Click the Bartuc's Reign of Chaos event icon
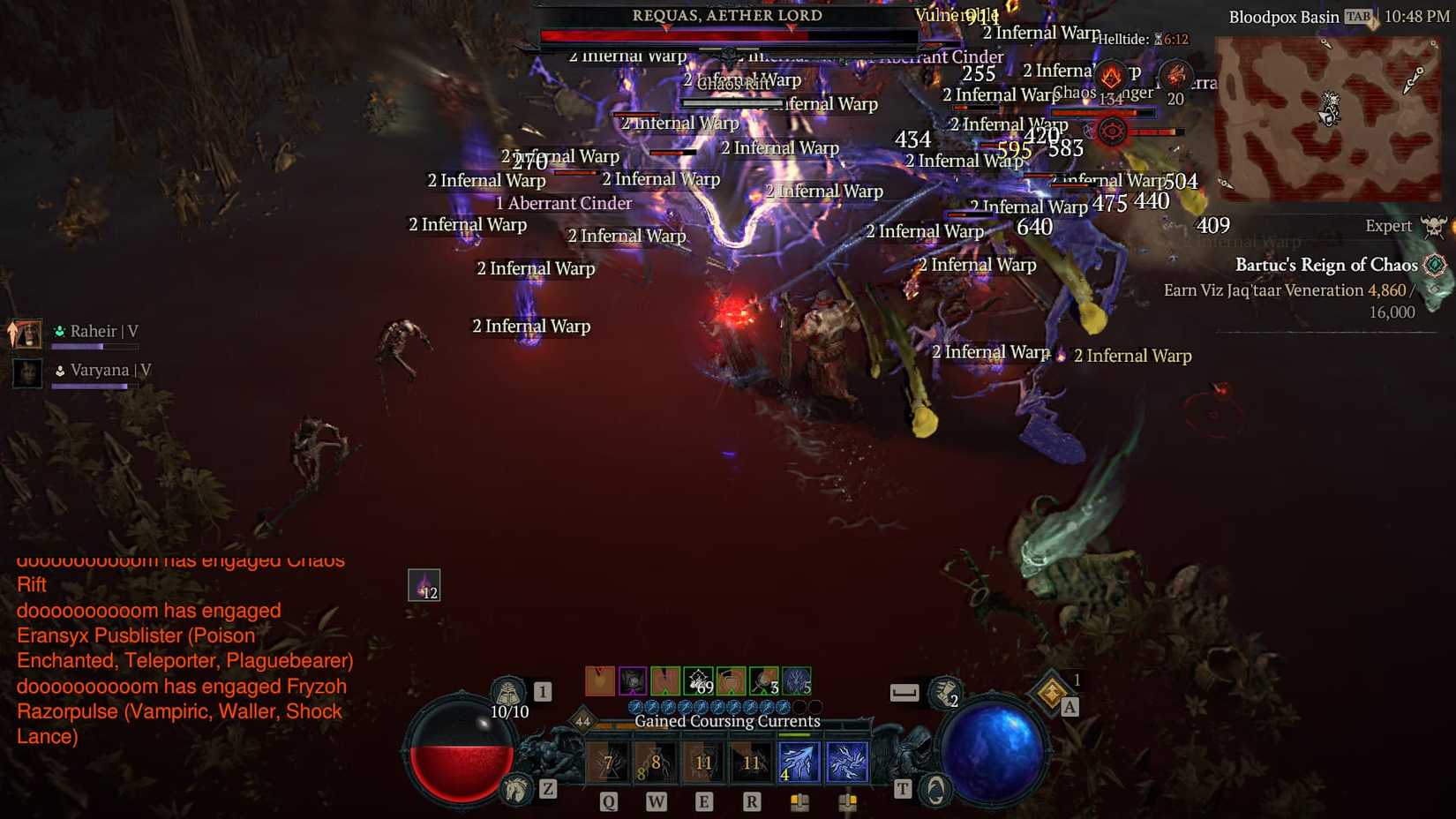1456x819 pixels. [1436, 263]
